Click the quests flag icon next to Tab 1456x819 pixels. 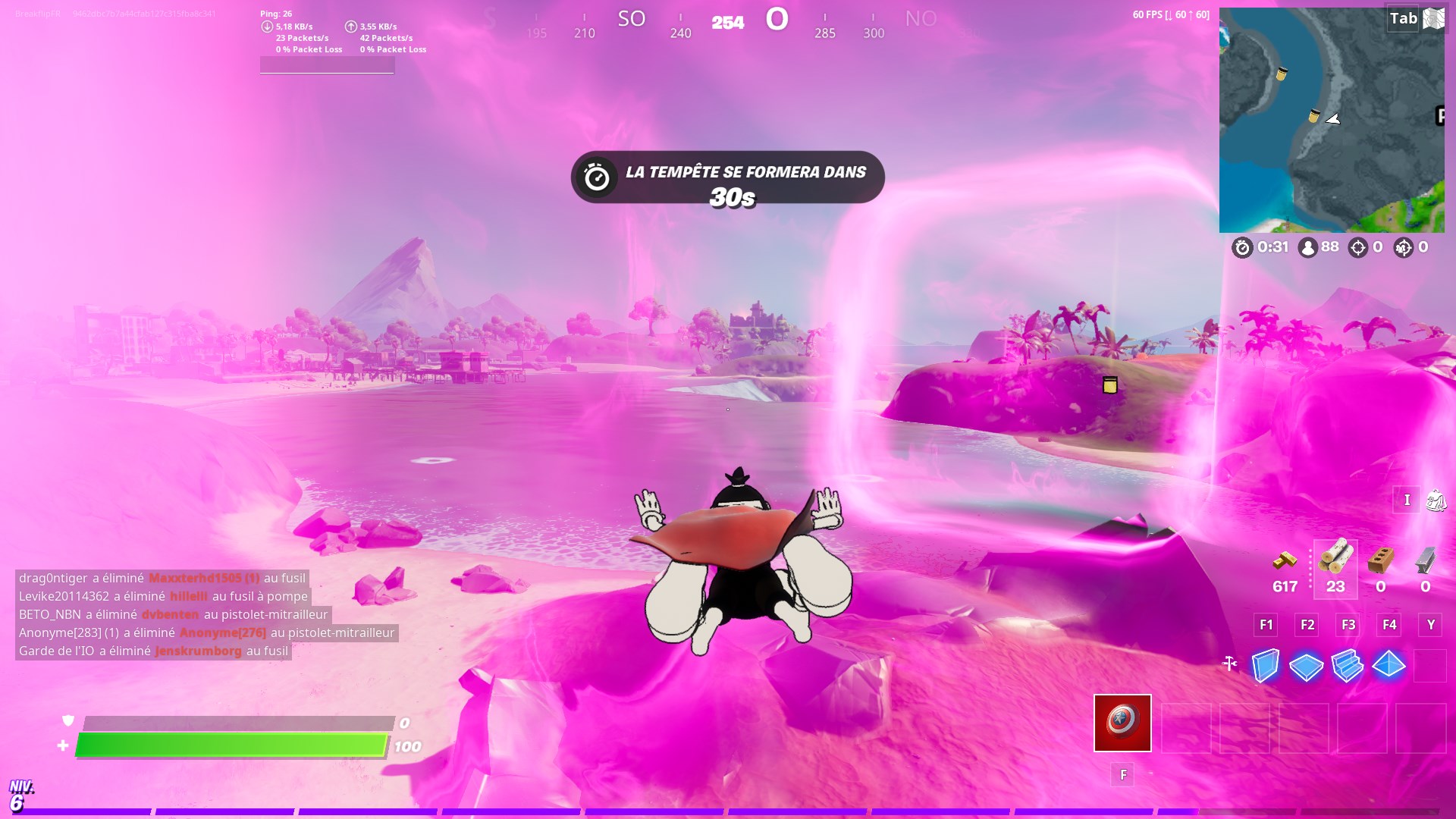1434,17
